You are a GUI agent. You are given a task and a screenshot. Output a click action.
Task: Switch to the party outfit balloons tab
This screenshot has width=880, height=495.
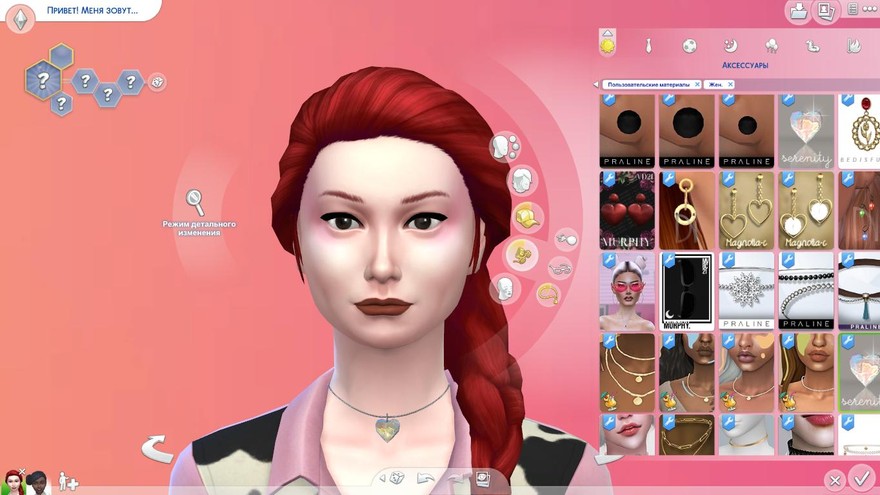pyautogui.click(x=771, y=46)
